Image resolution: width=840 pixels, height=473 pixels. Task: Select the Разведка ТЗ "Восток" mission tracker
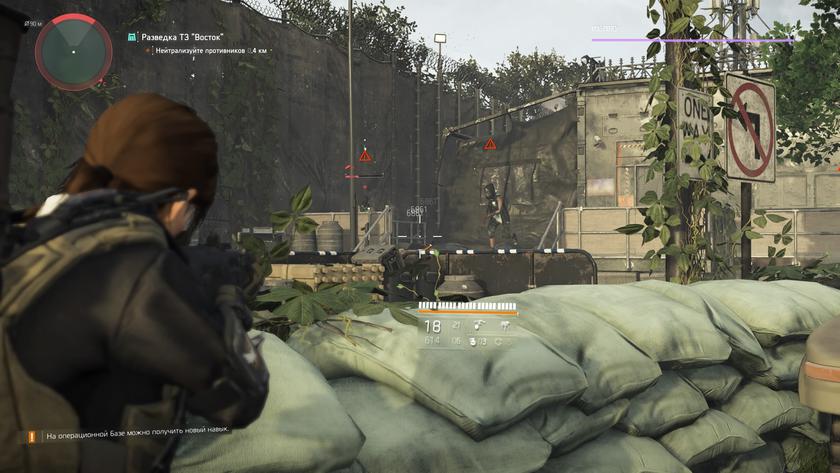point(178,36)
